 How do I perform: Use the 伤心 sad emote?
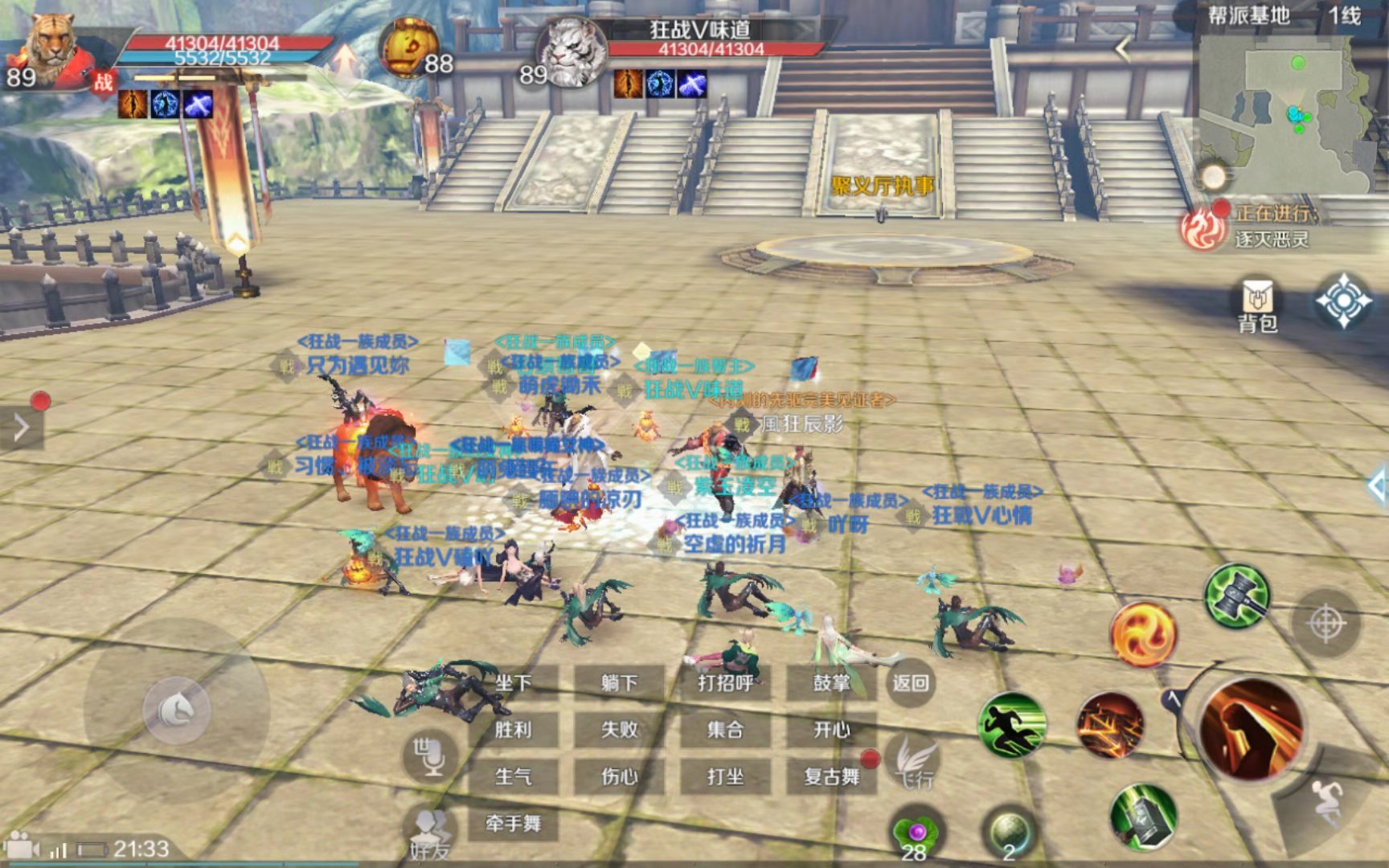[619, 776]
